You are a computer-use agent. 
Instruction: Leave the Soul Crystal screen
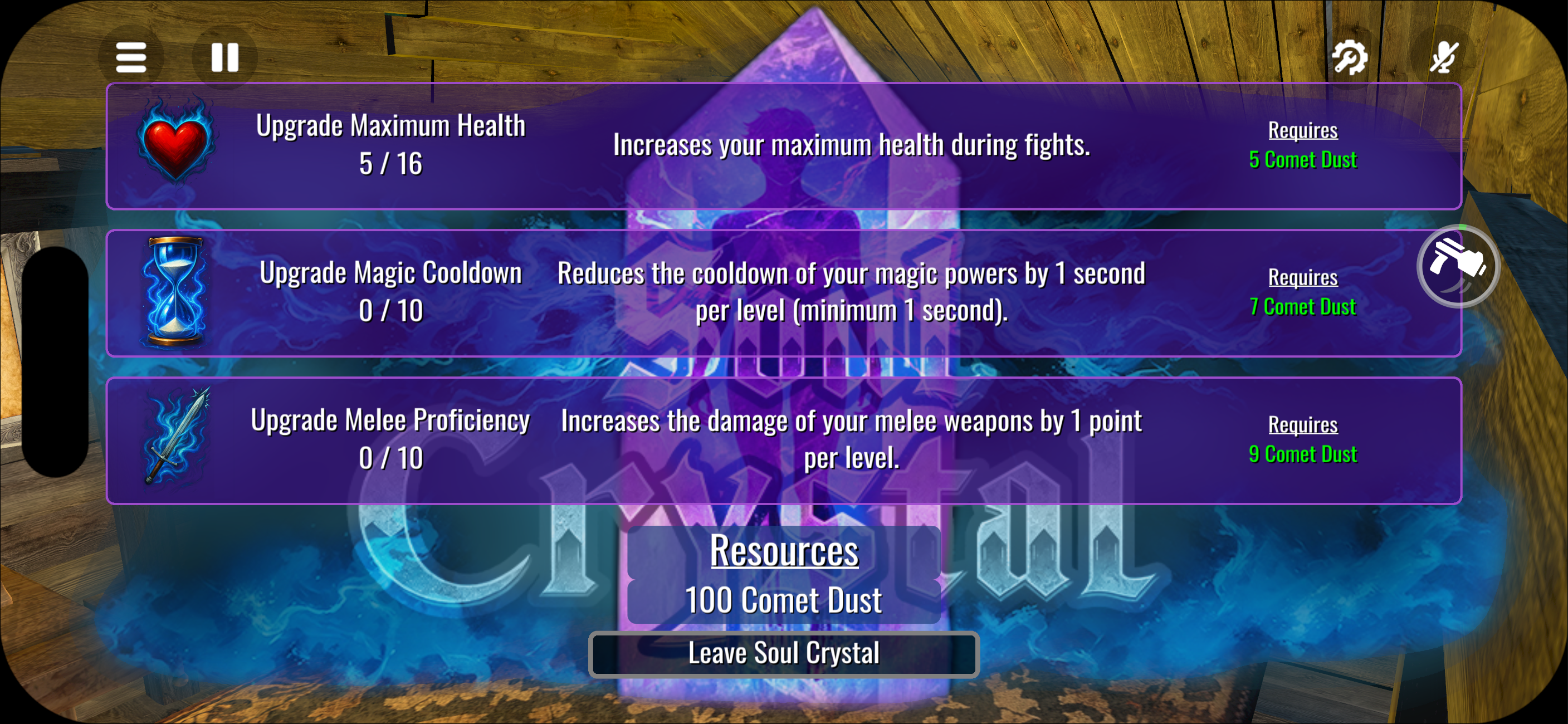pos(783,654)
